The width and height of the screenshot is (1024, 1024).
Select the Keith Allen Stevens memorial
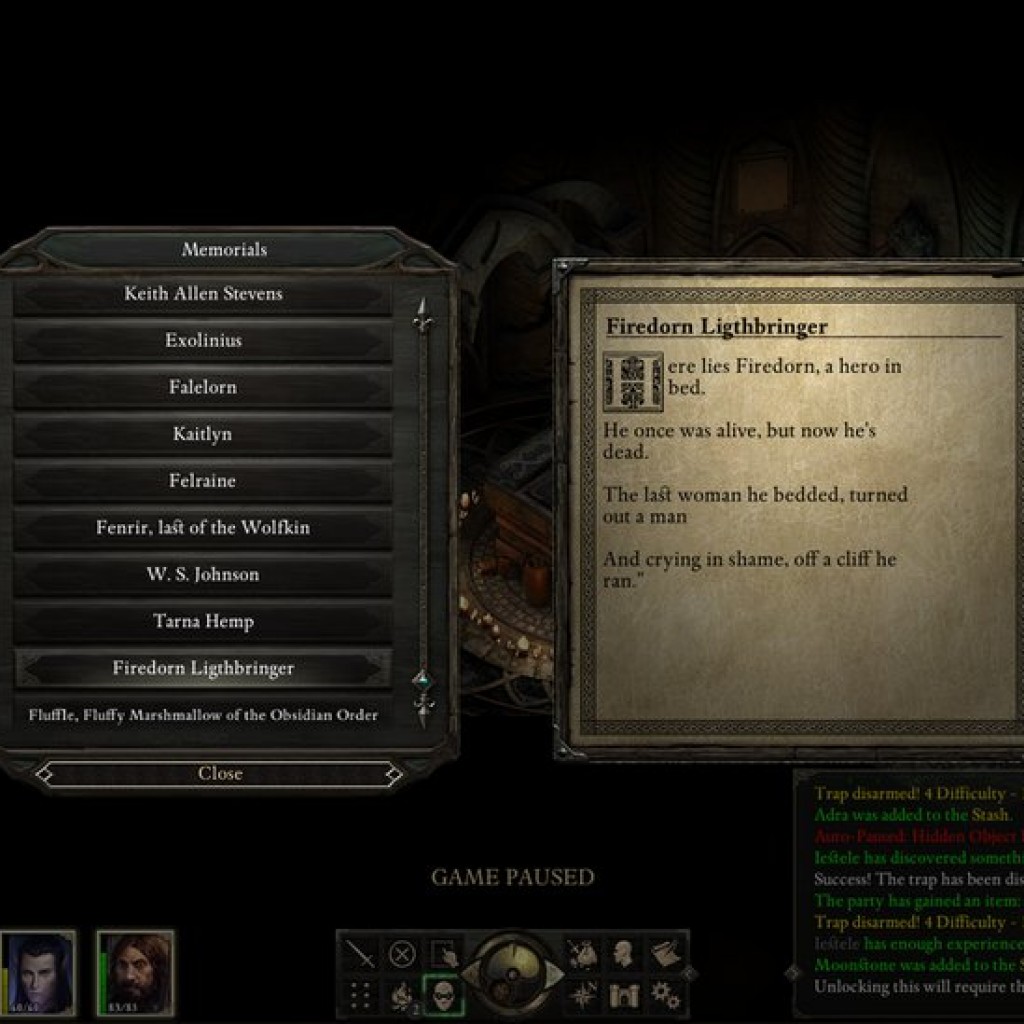(x=203, y=294)
